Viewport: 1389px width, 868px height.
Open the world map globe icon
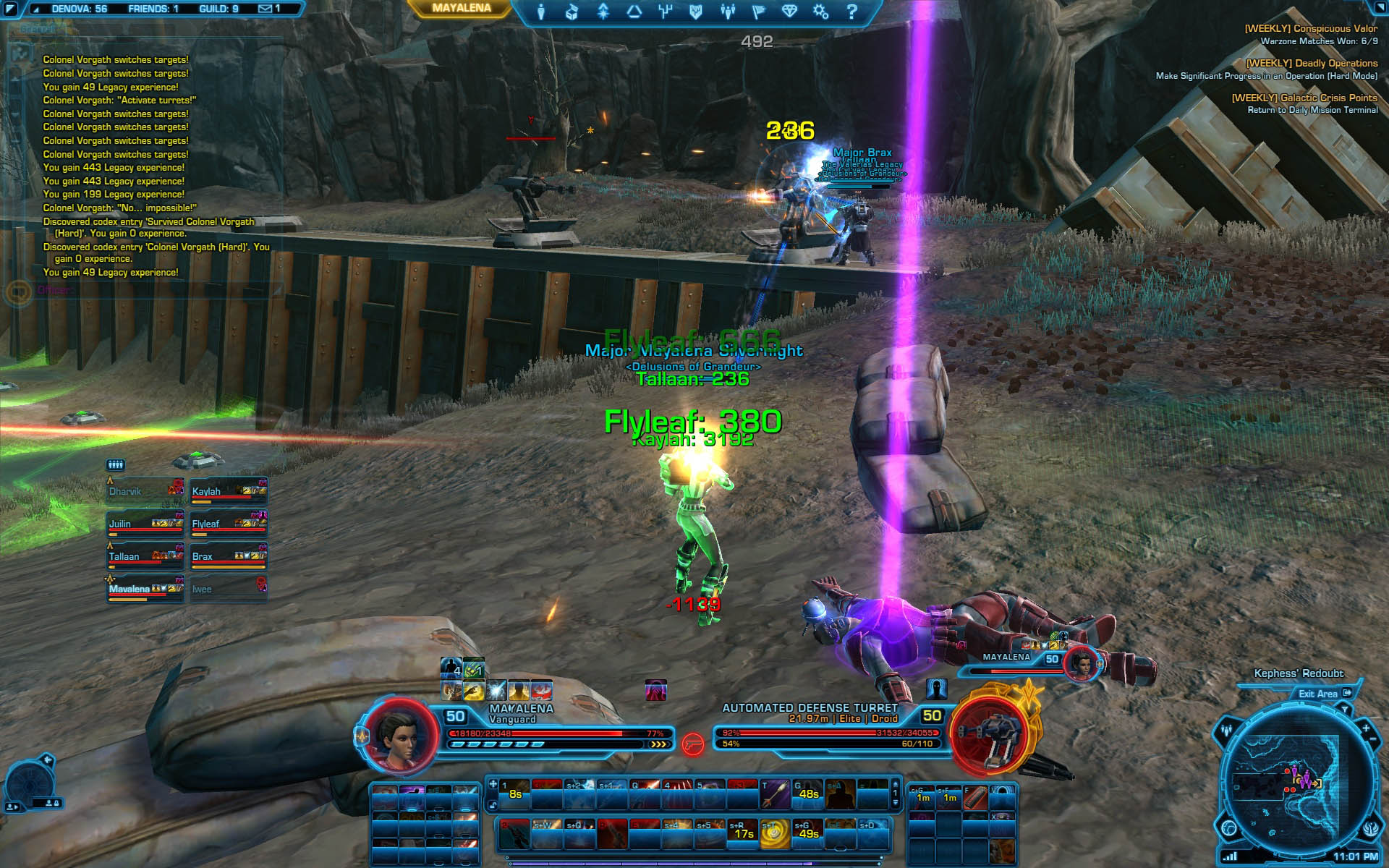coord(1229,827)
